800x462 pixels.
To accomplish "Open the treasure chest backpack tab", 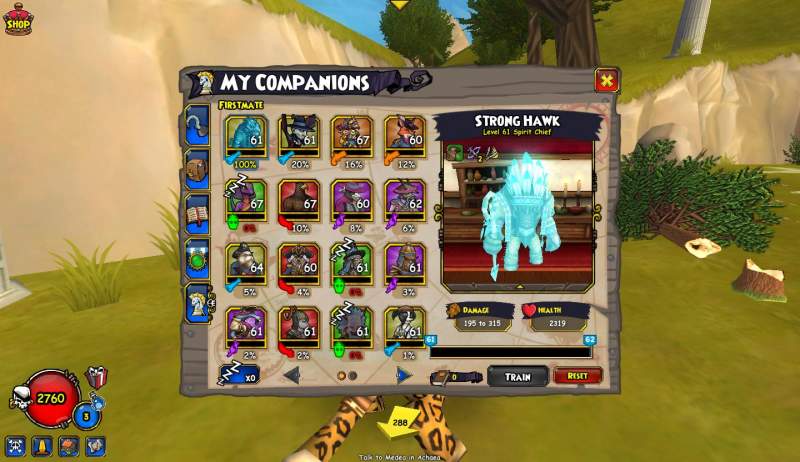I will pyautogui.click(x=197, y=169).
